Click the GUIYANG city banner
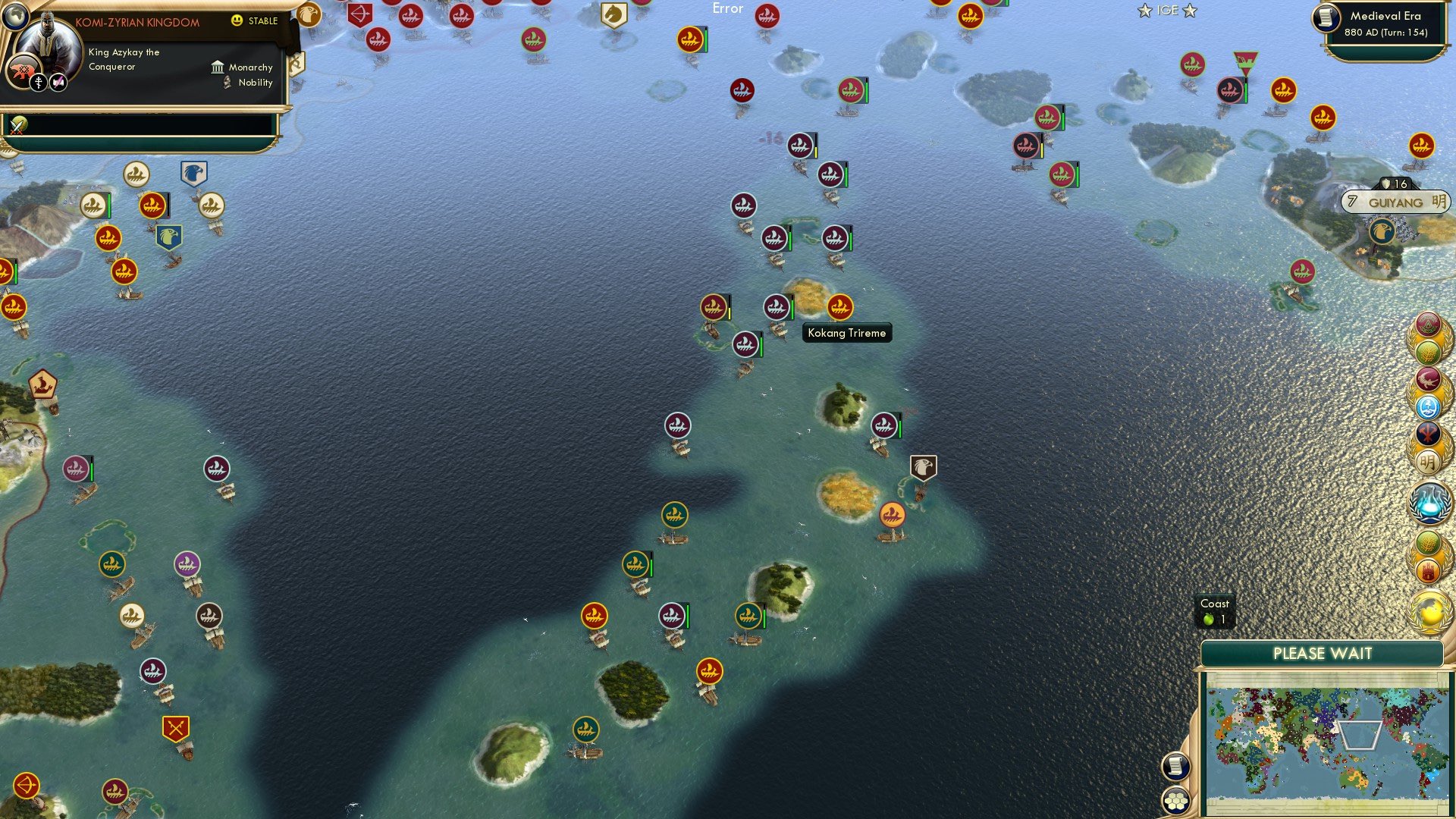The width and height of the screenshot is (1456, 819). click(x=1395, y=202)
